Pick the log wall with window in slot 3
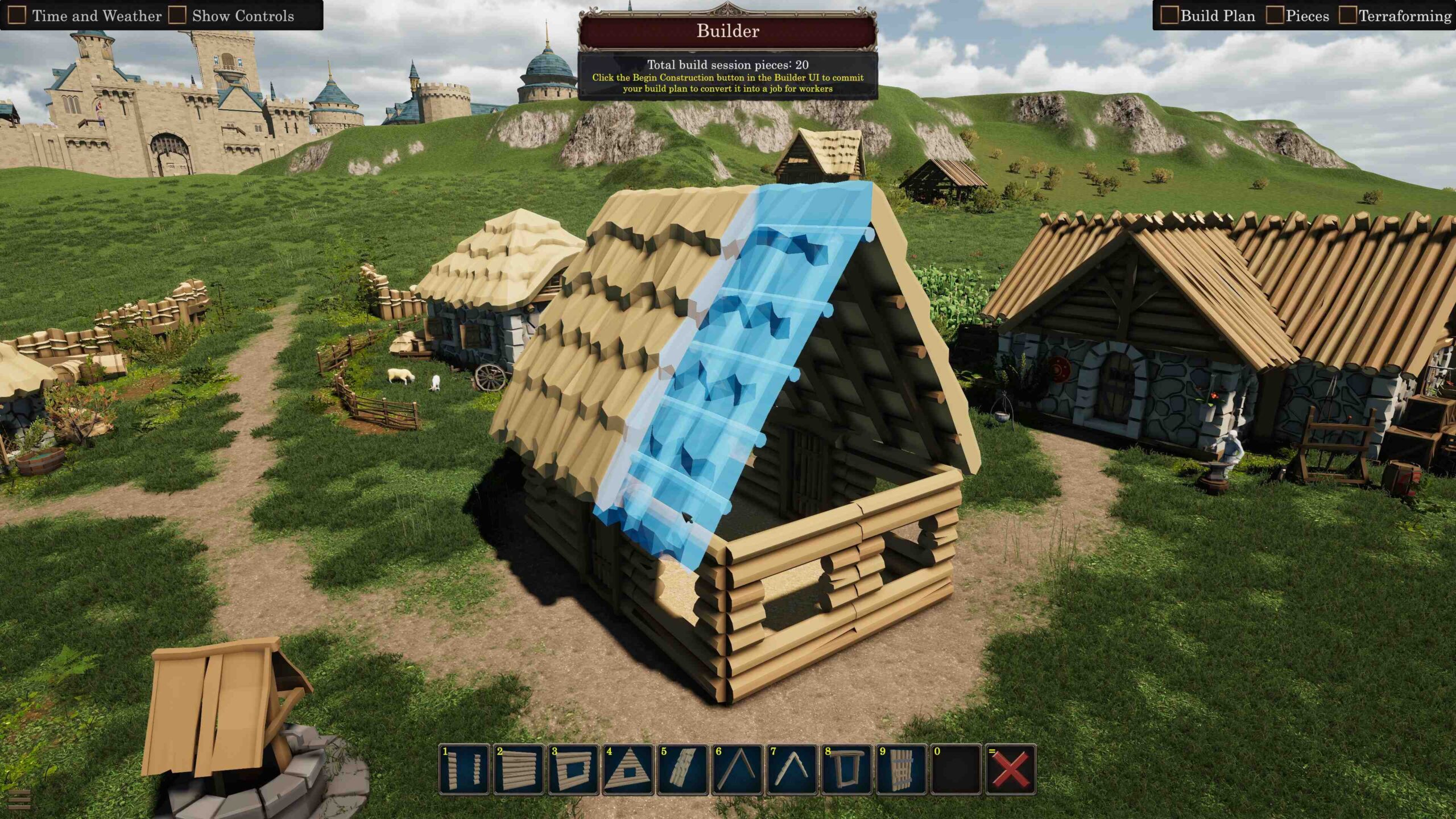Viewport: 1456px width, 819px height. click(573, 769)
